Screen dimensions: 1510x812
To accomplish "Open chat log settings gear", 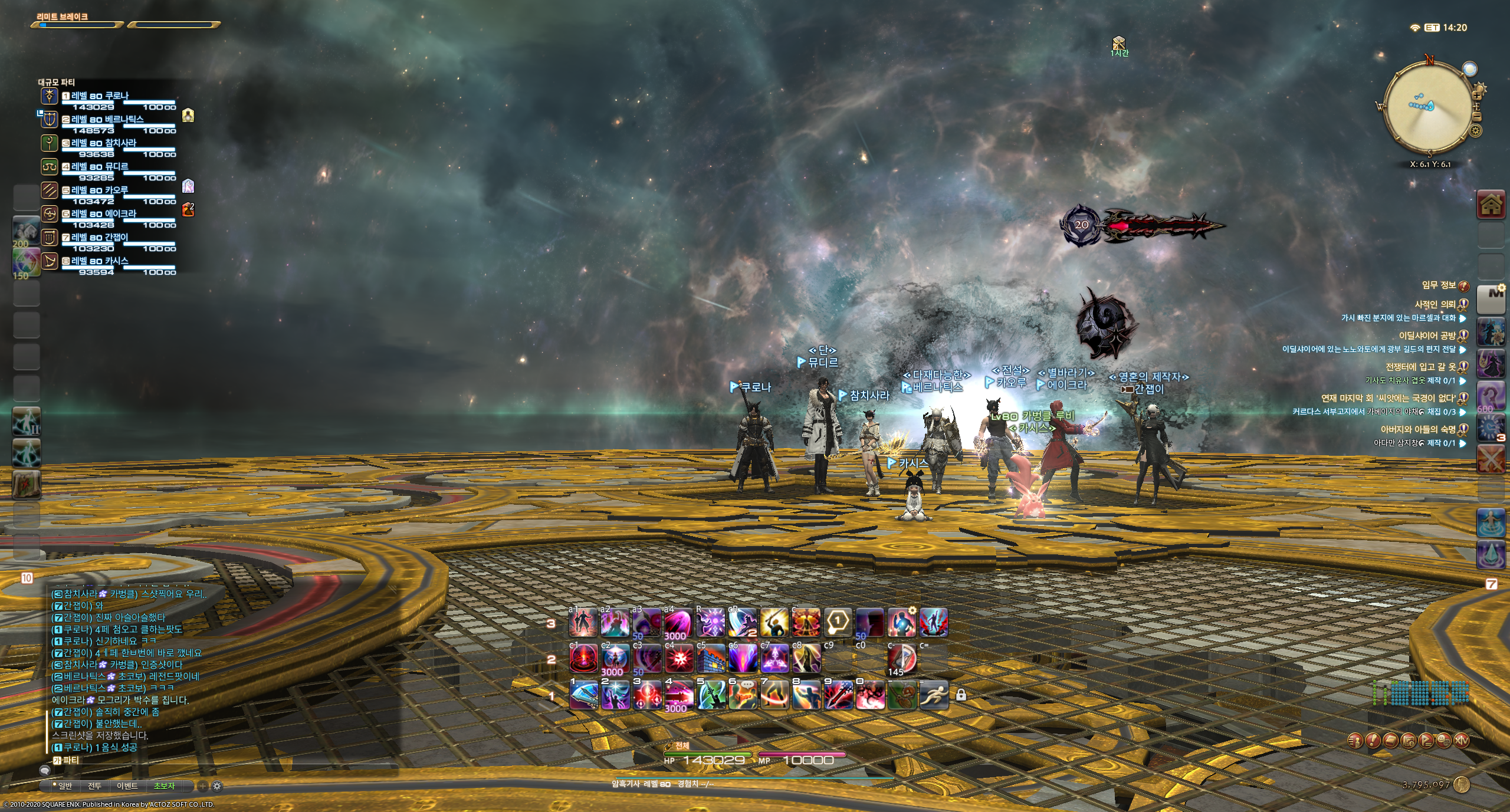I will click(x=217, y=786).
